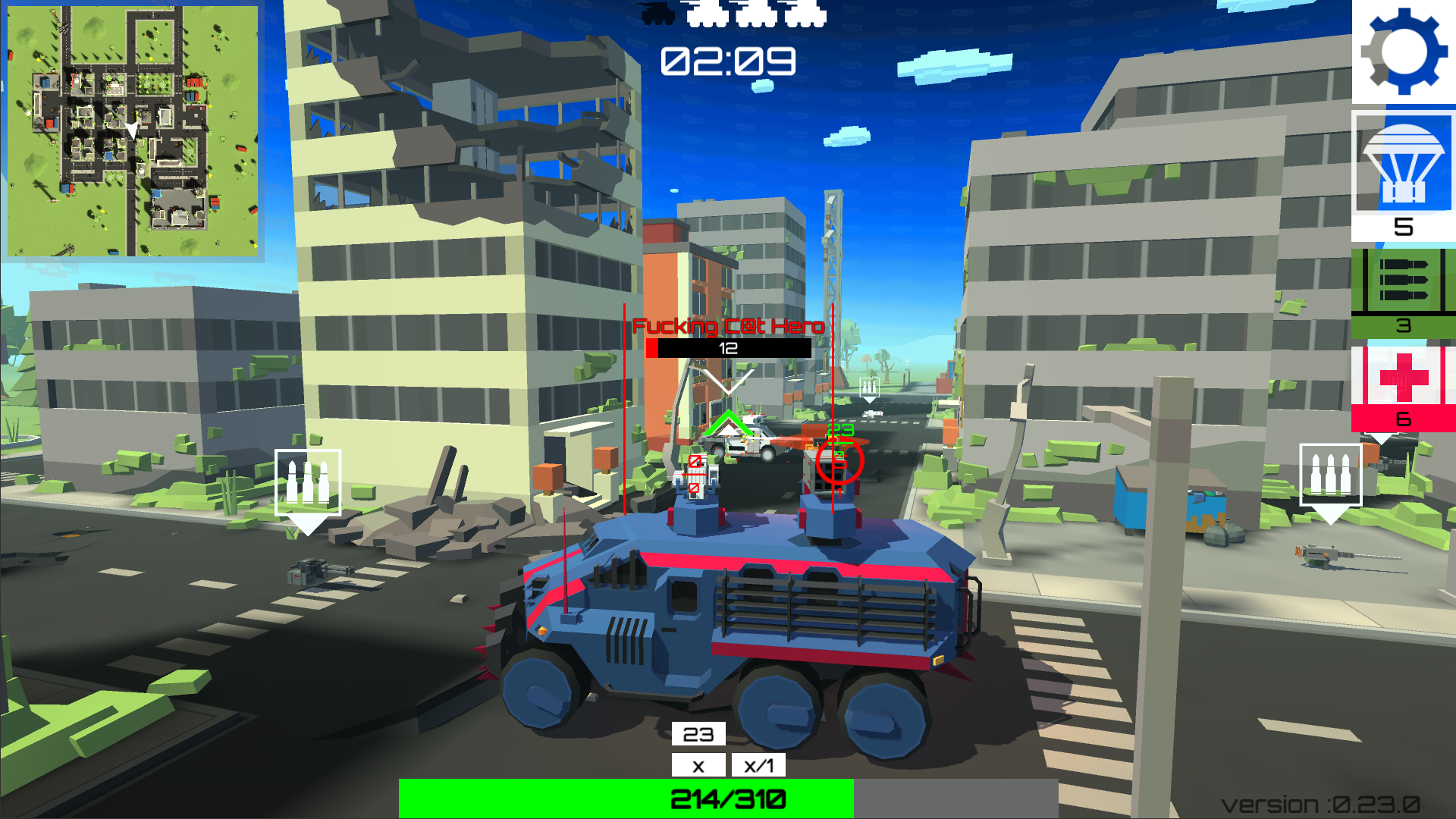This screenshot has height=819, width=1456.
Task: Click the enemy health bar showing 12
Action: (730, 349)
